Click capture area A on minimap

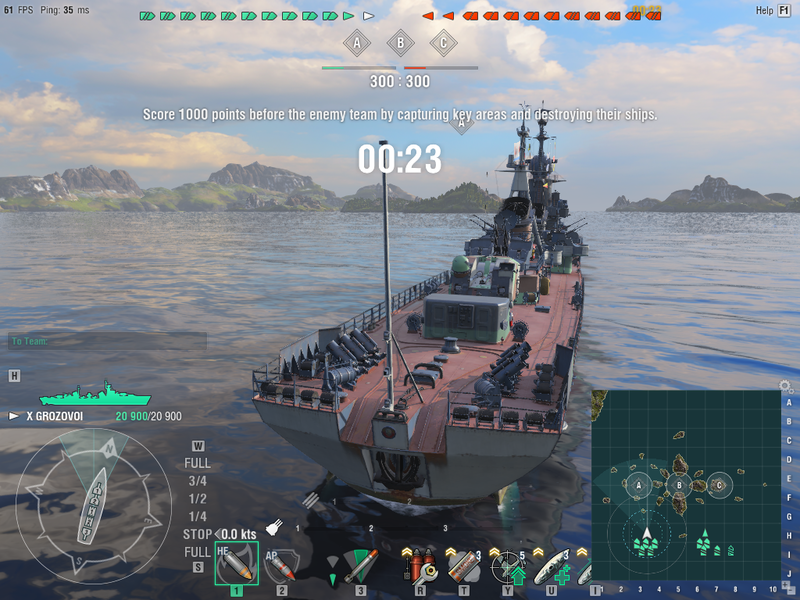pos(638,485)
